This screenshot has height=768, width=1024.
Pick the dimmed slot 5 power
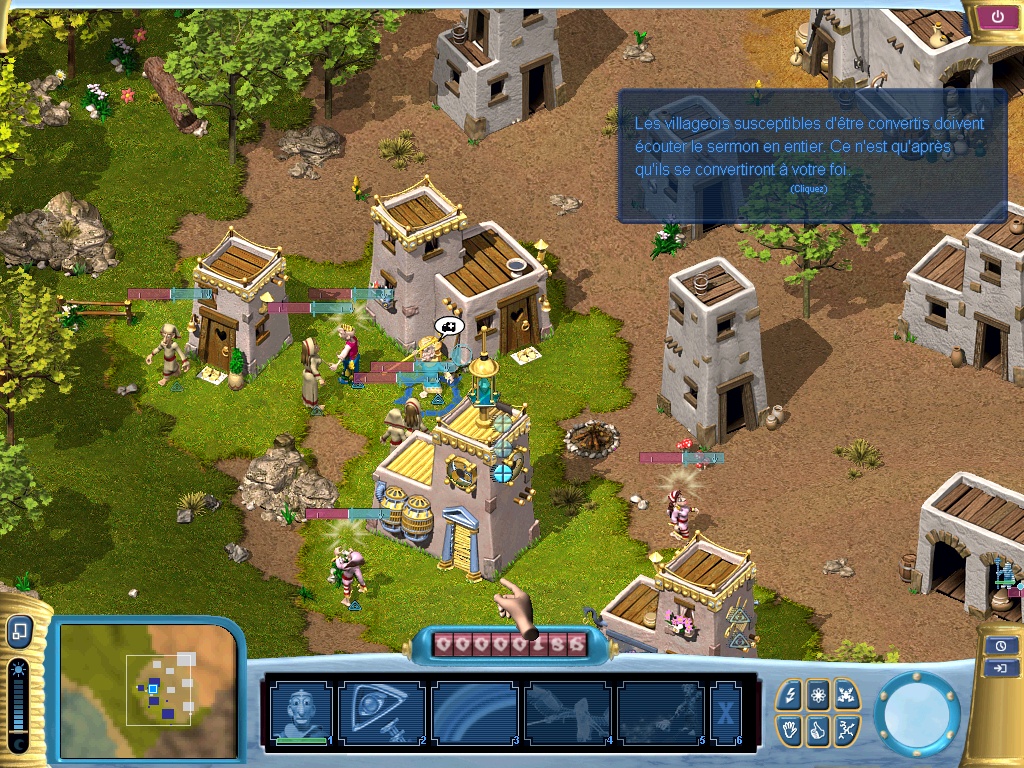click(x=660, y=712)
